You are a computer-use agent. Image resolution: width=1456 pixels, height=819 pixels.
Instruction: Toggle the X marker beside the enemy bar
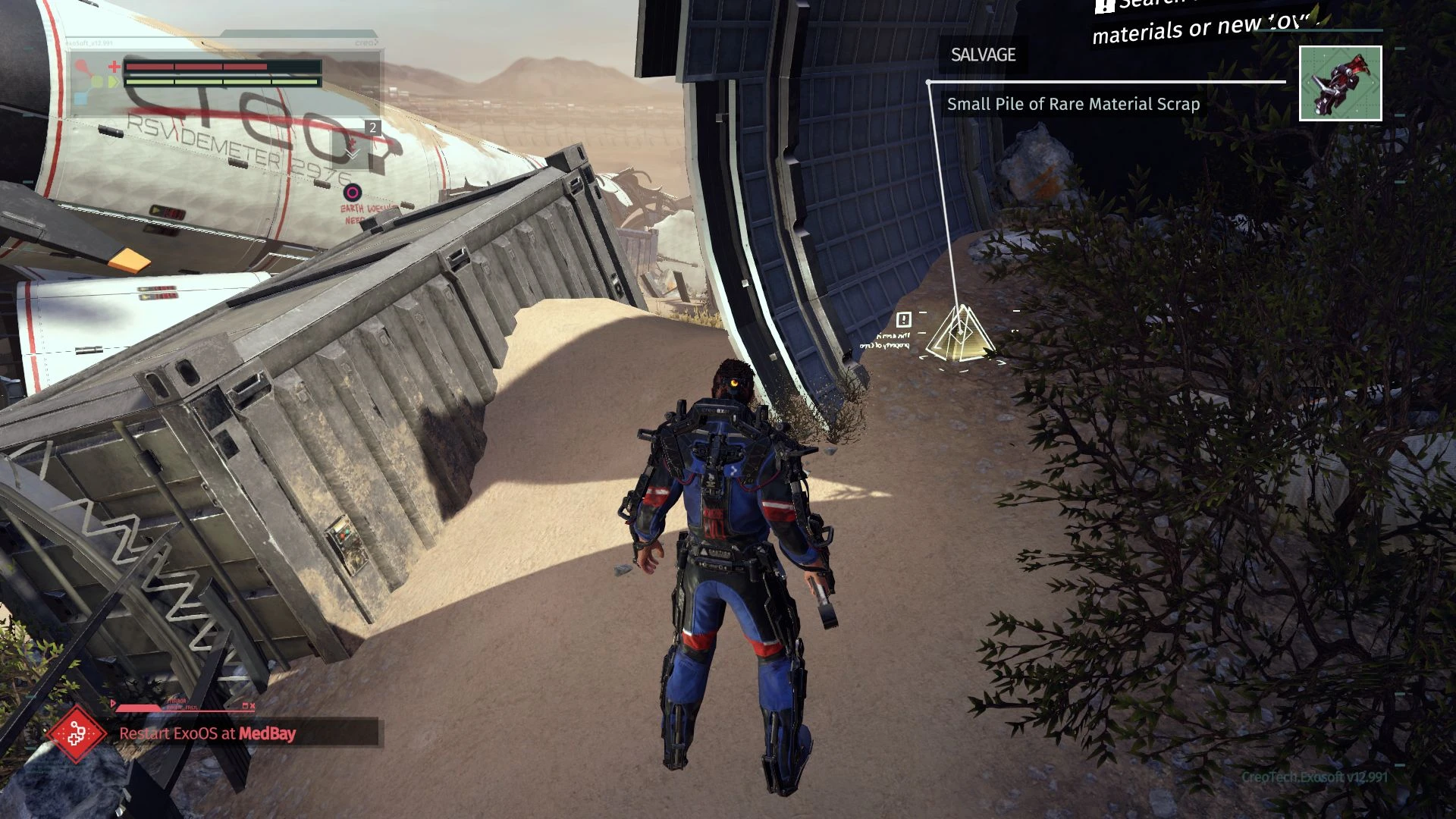pyautogui.click(x=253, y=705)
